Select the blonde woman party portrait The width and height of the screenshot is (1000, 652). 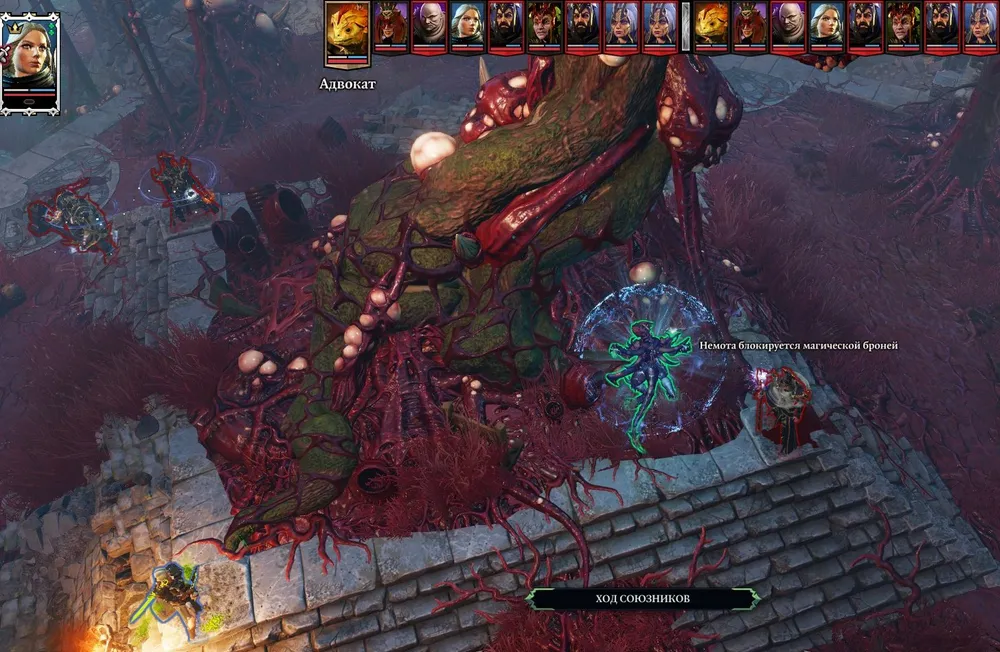coord(30,60)
